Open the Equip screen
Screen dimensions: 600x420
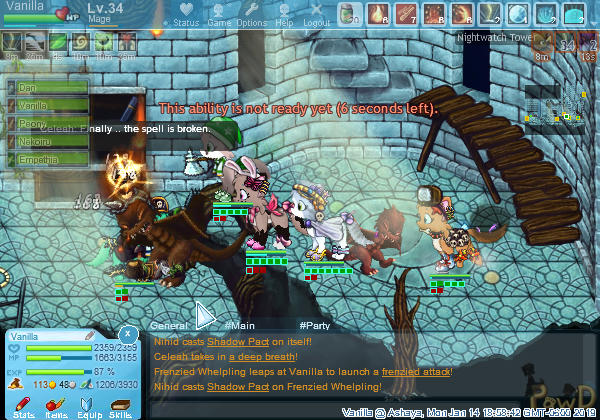88,405
